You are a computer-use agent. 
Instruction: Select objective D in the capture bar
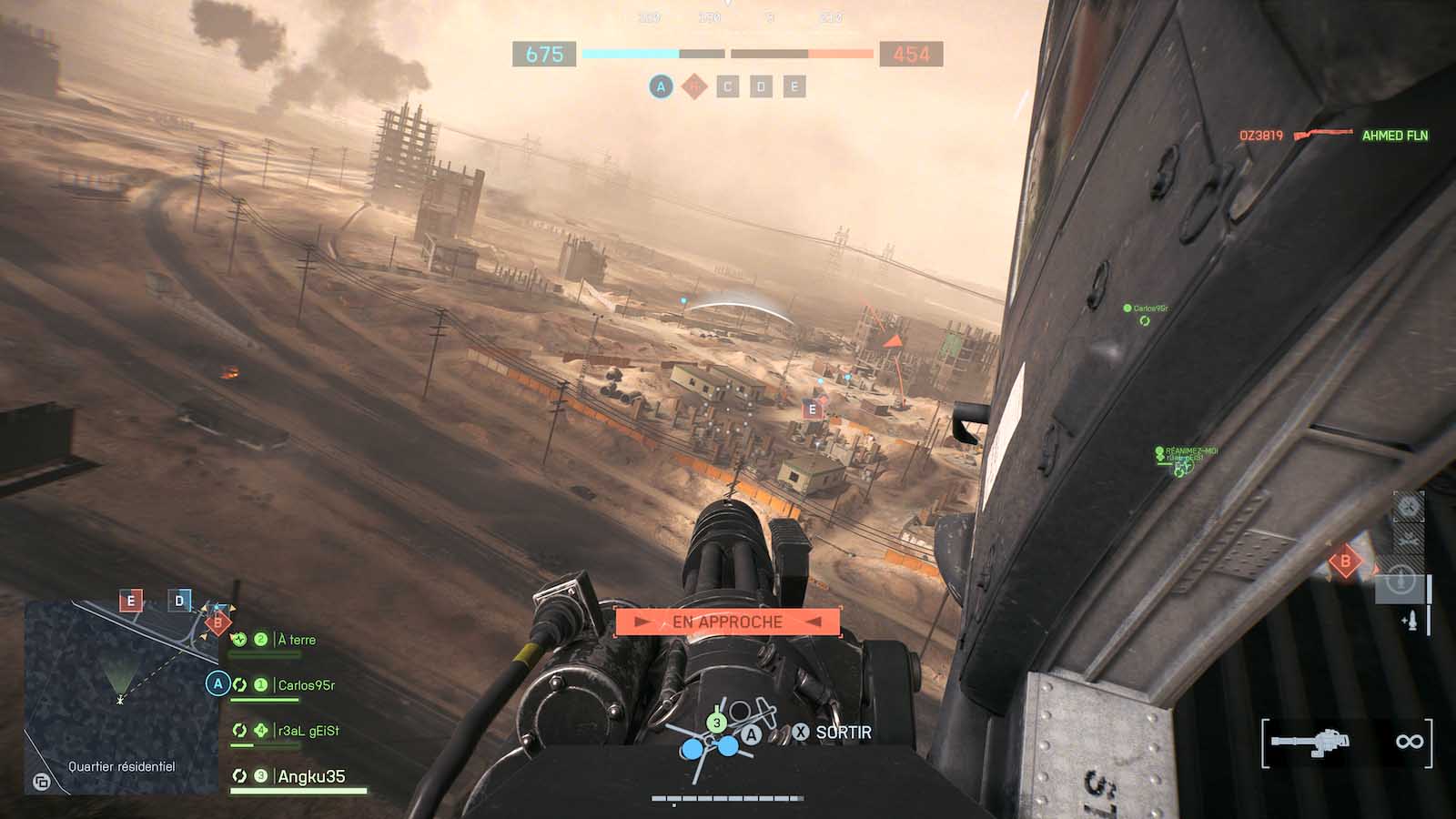(x=761, y=87)
